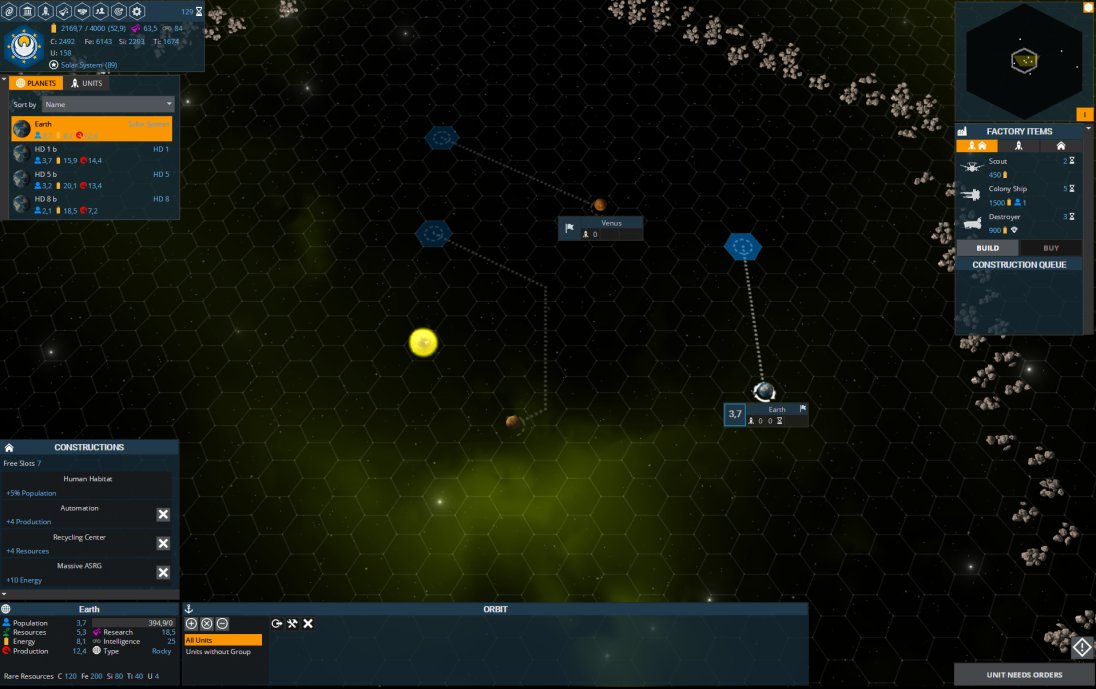Click the Unit Needs Orders button
Image resolution: width=1096 pixels, height=689 pixels.
(x=1024, y=675)
